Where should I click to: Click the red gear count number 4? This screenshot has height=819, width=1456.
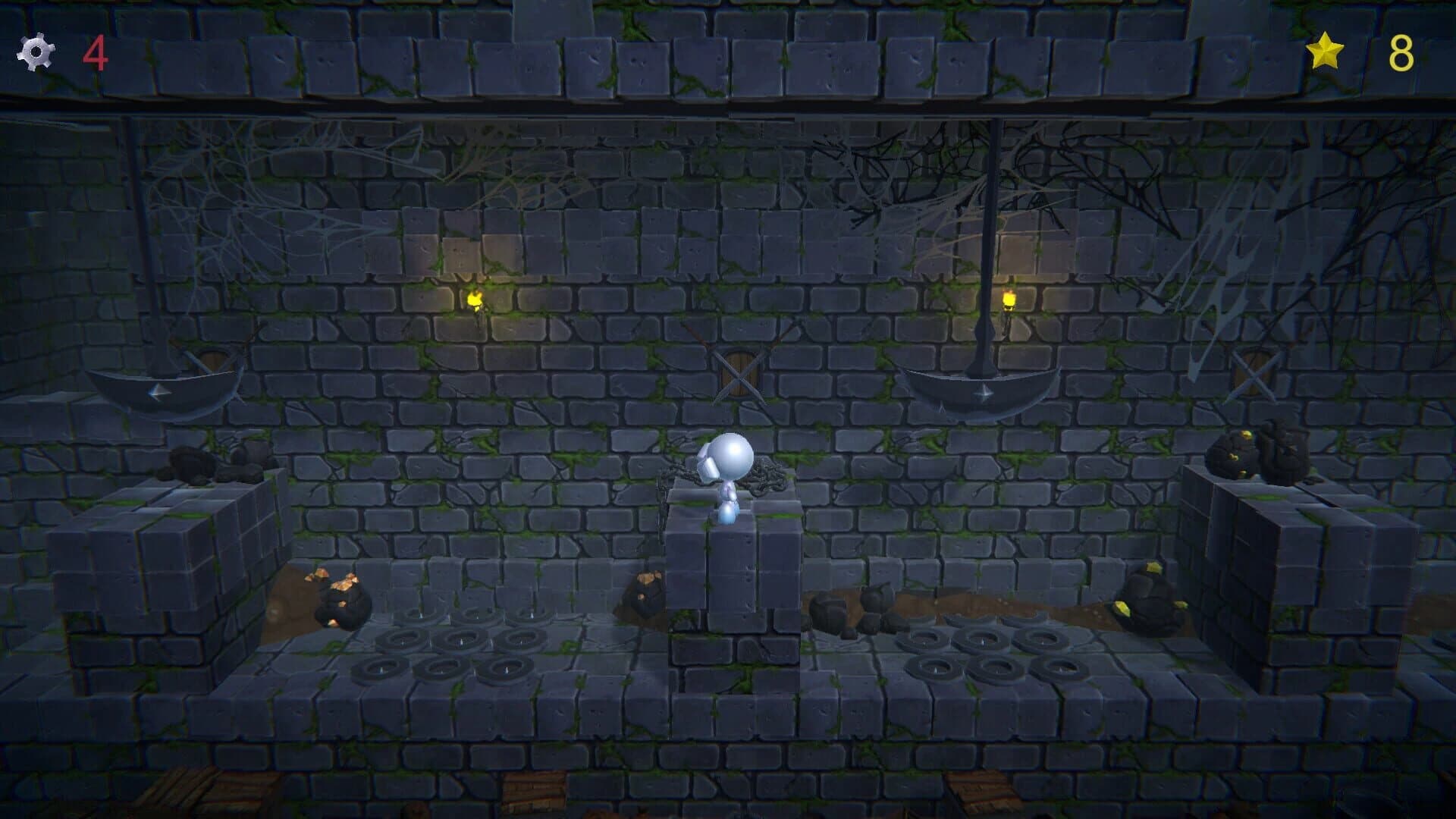point(96,55)
